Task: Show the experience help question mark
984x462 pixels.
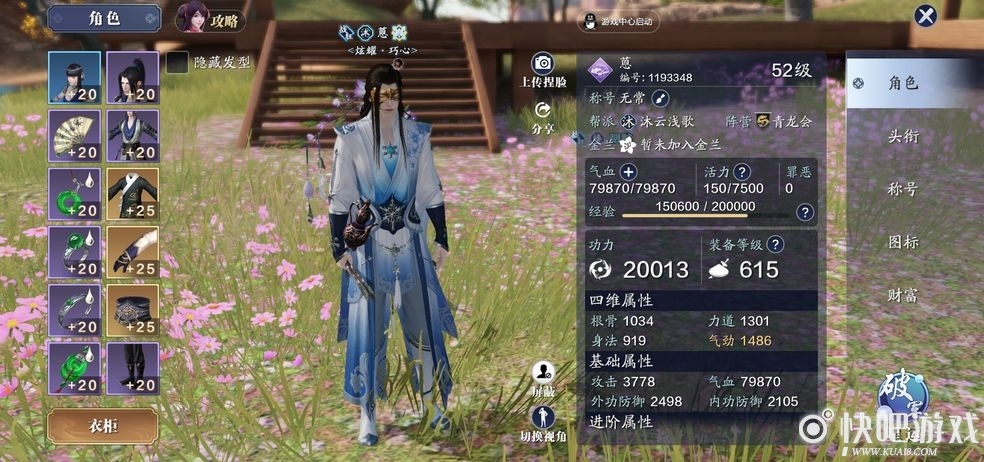Action: 805,212
